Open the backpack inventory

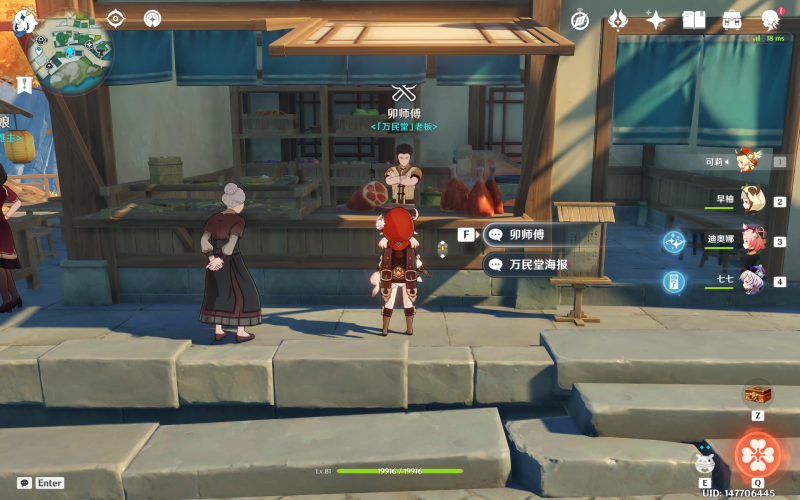click(732, 19)
